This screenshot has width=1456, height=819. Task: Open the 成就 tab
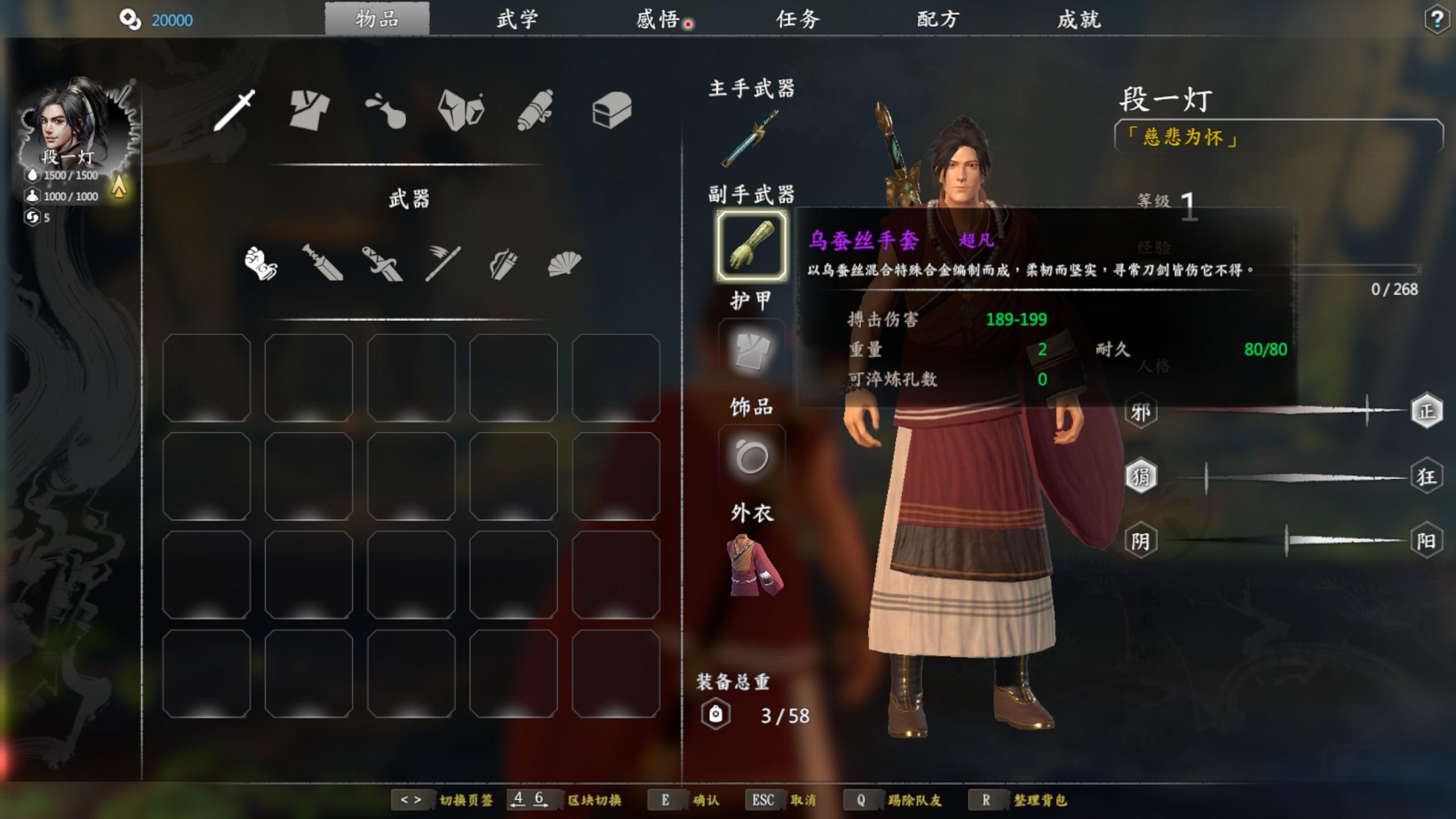pos(1079,20)
